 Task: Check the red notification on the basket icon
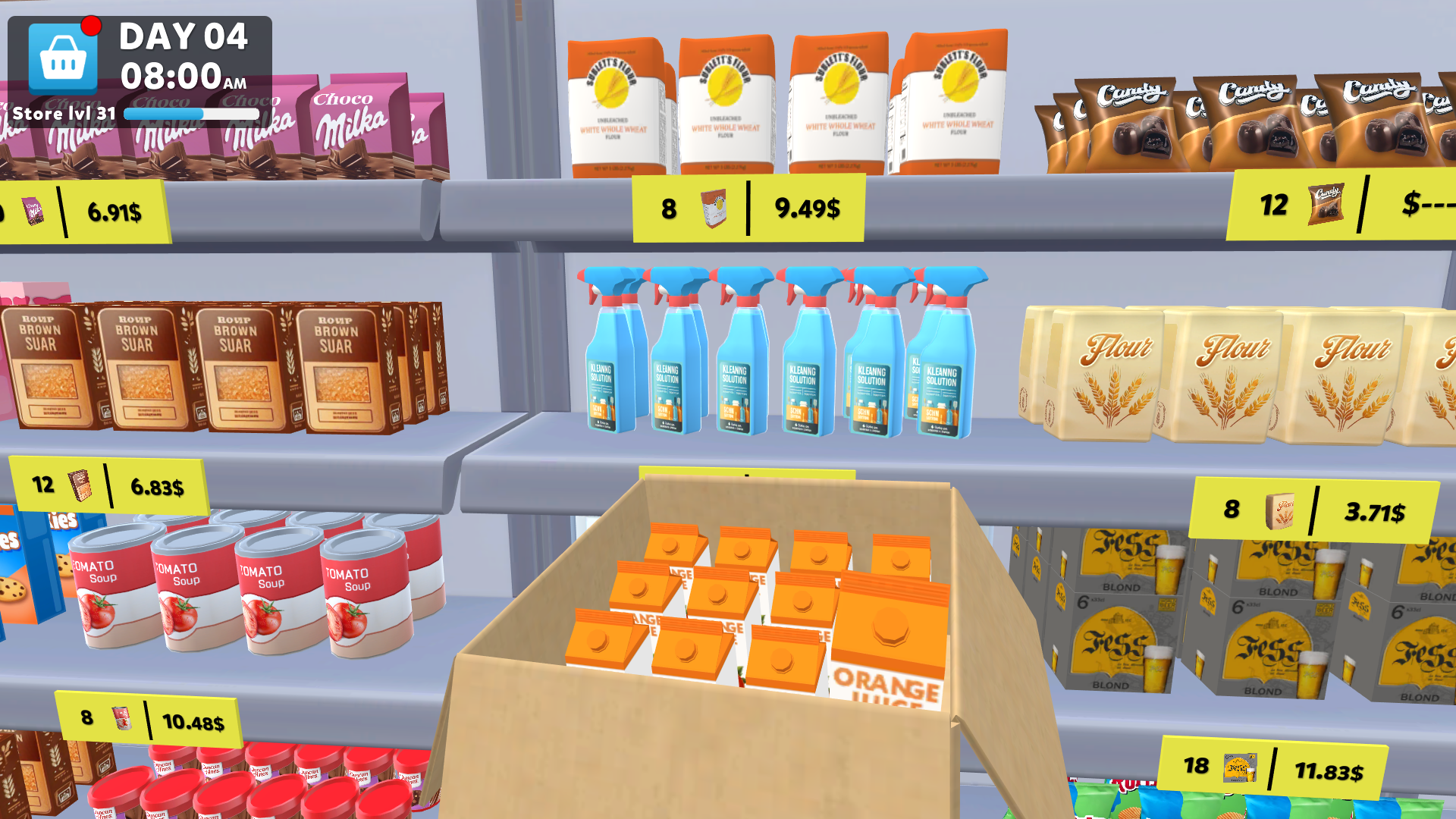pos(92,24)
